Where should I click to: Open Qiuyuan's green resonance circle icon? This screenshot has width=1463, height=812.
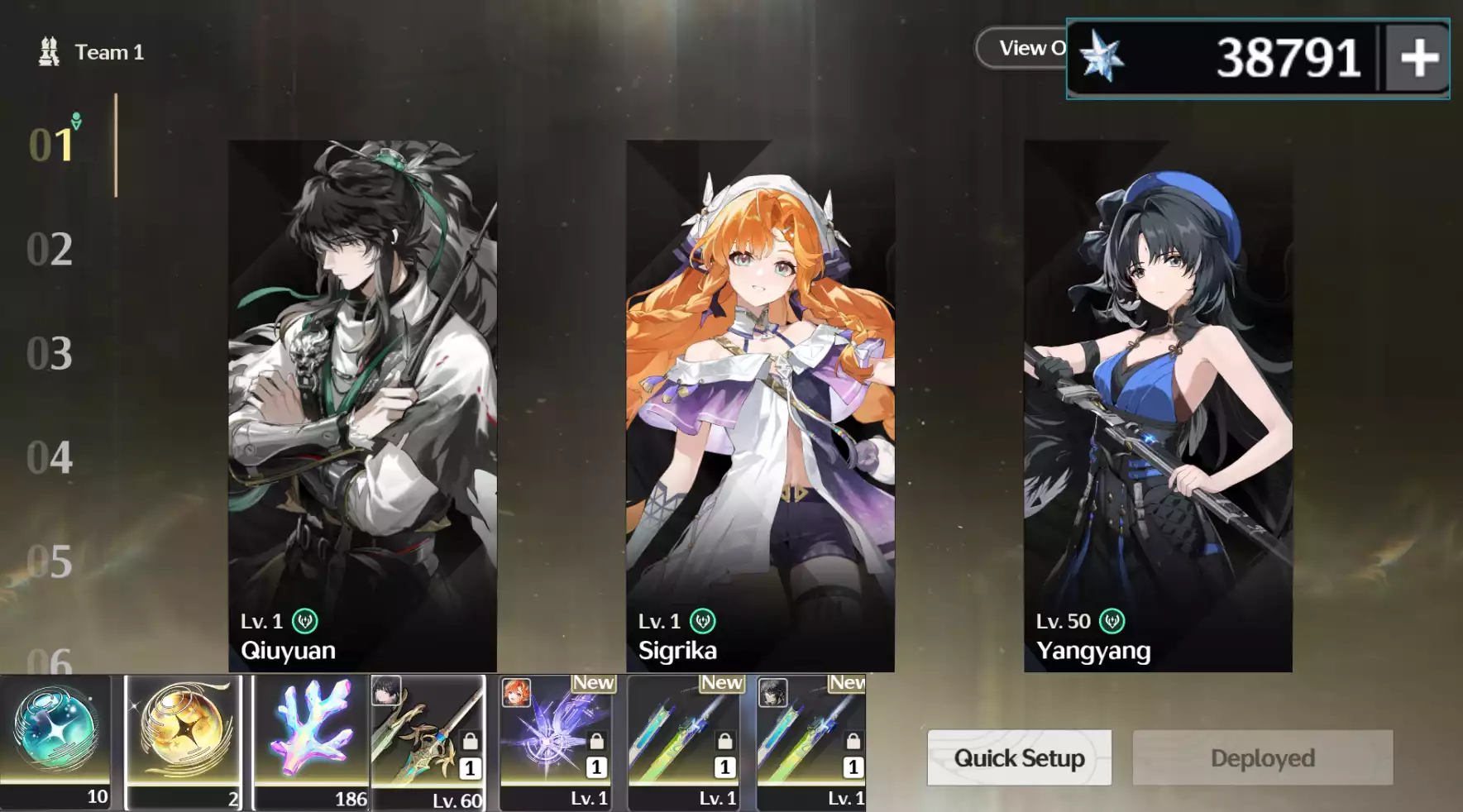pyautogui.click(x=306, y=621)
